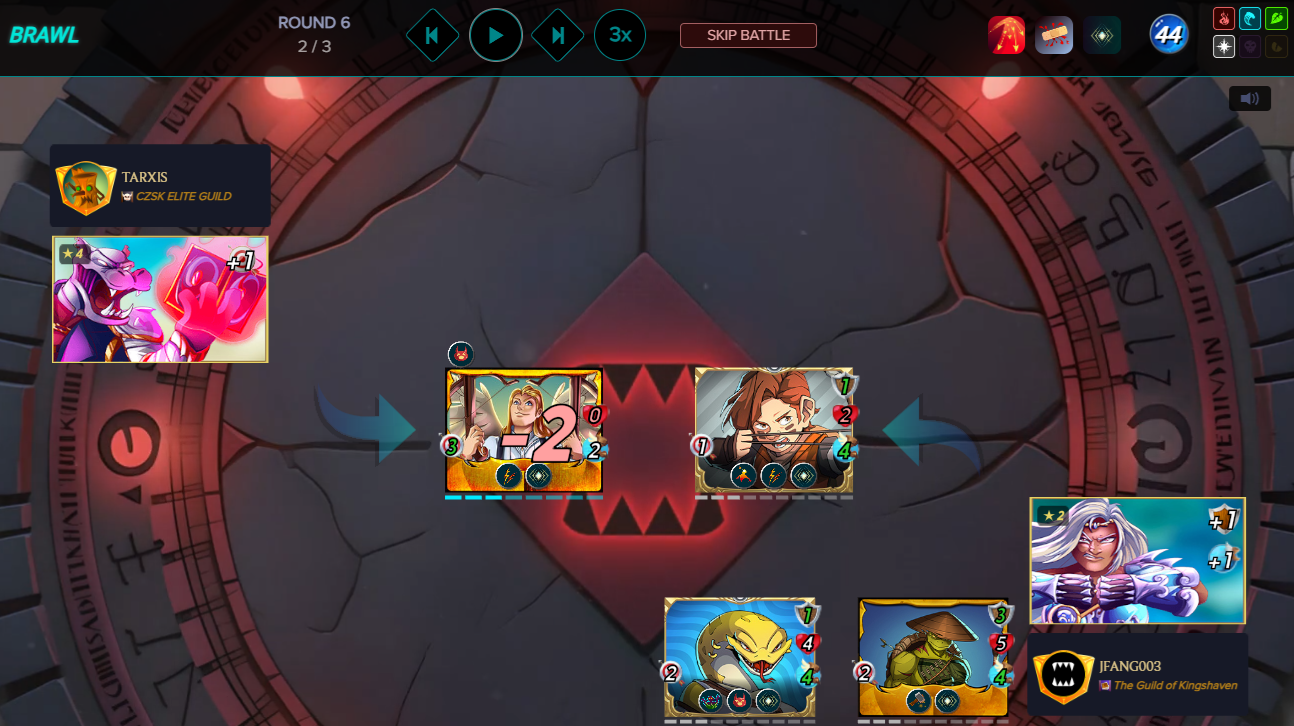The width and height of the screenshot is (1294, 726).
Task: Inspect the white-haired summoner card
Action: click(1137, 560)
